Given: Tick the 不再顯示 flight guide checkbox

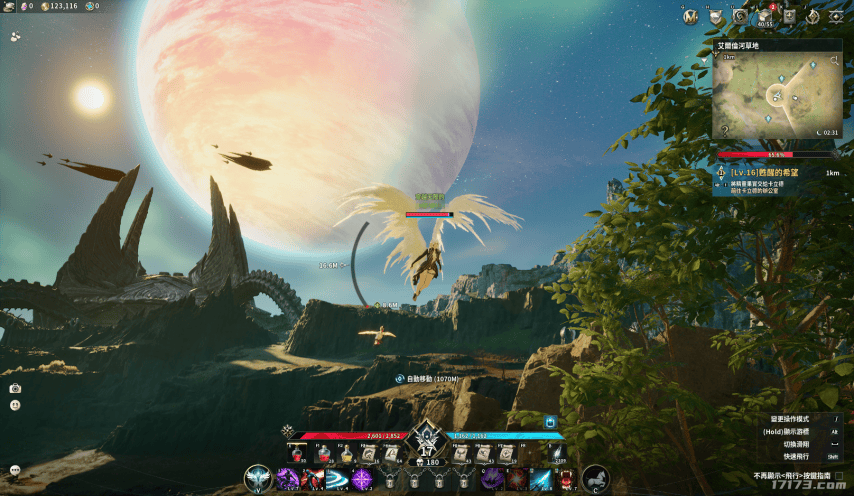Looking at the screenshot, I should point(838,476).
